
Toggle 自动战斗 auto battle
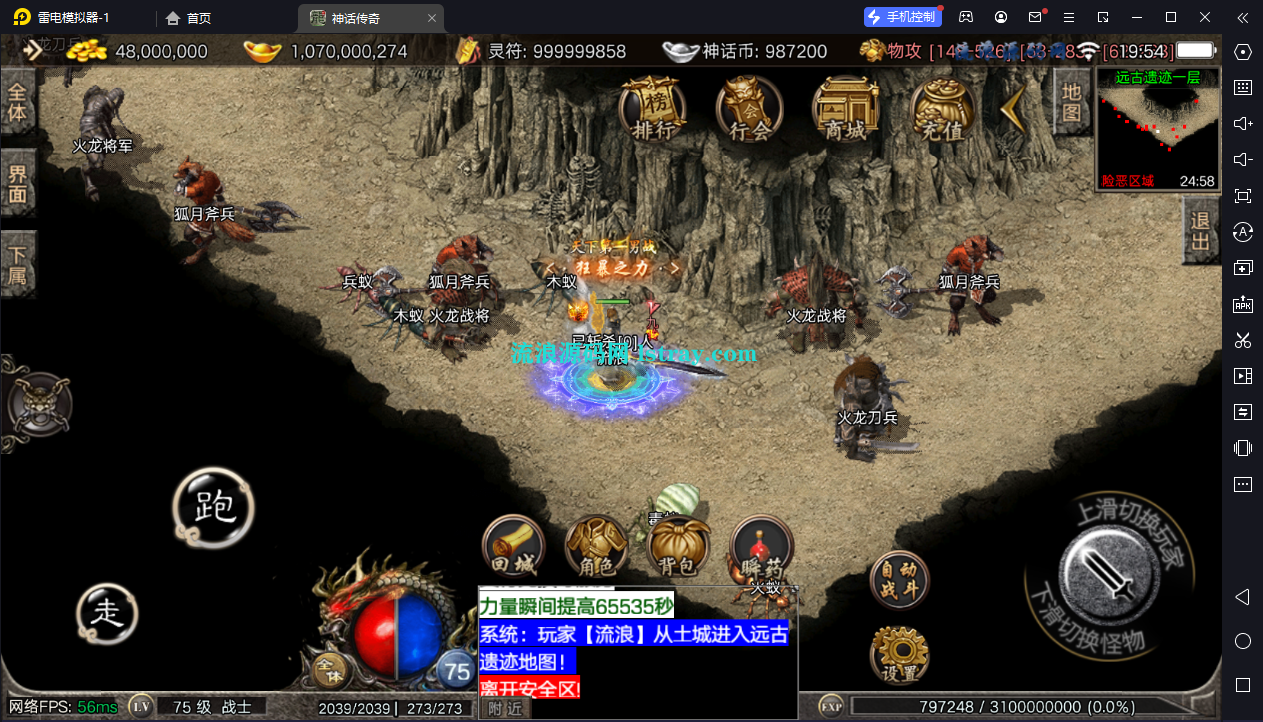[x=899, y=580]
